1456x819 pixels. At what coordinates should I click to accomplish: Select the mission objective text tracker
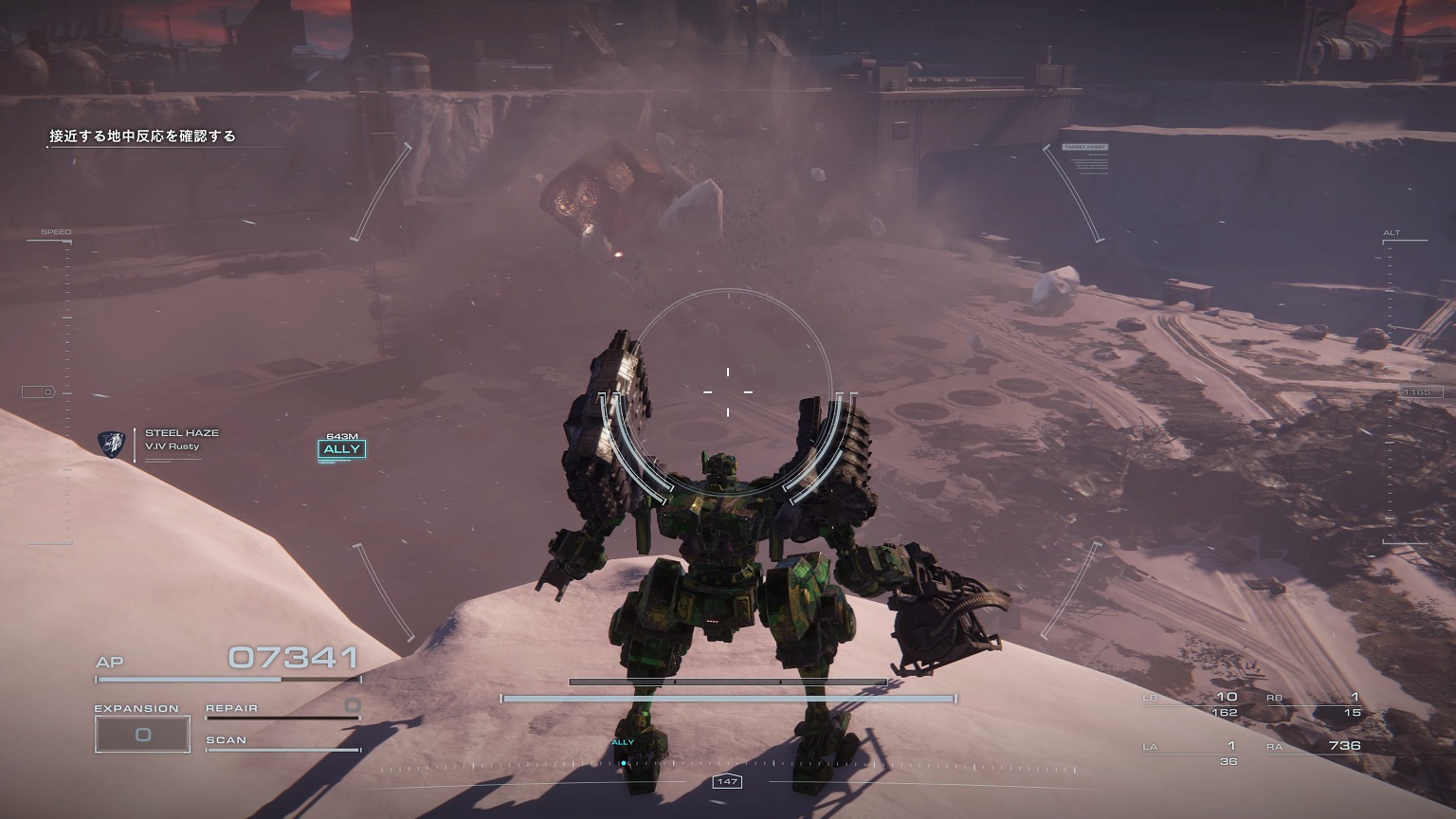(x=143, y=136)
